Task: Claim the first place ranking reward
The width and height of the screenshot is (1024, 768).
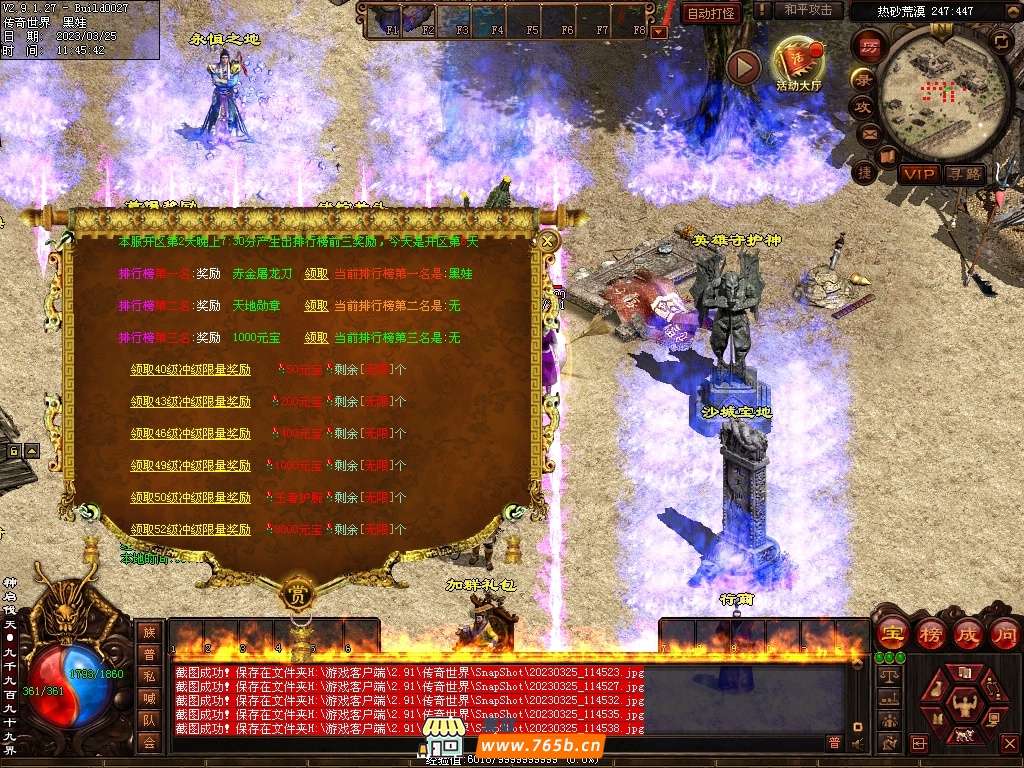Action: tap(316, 273)
